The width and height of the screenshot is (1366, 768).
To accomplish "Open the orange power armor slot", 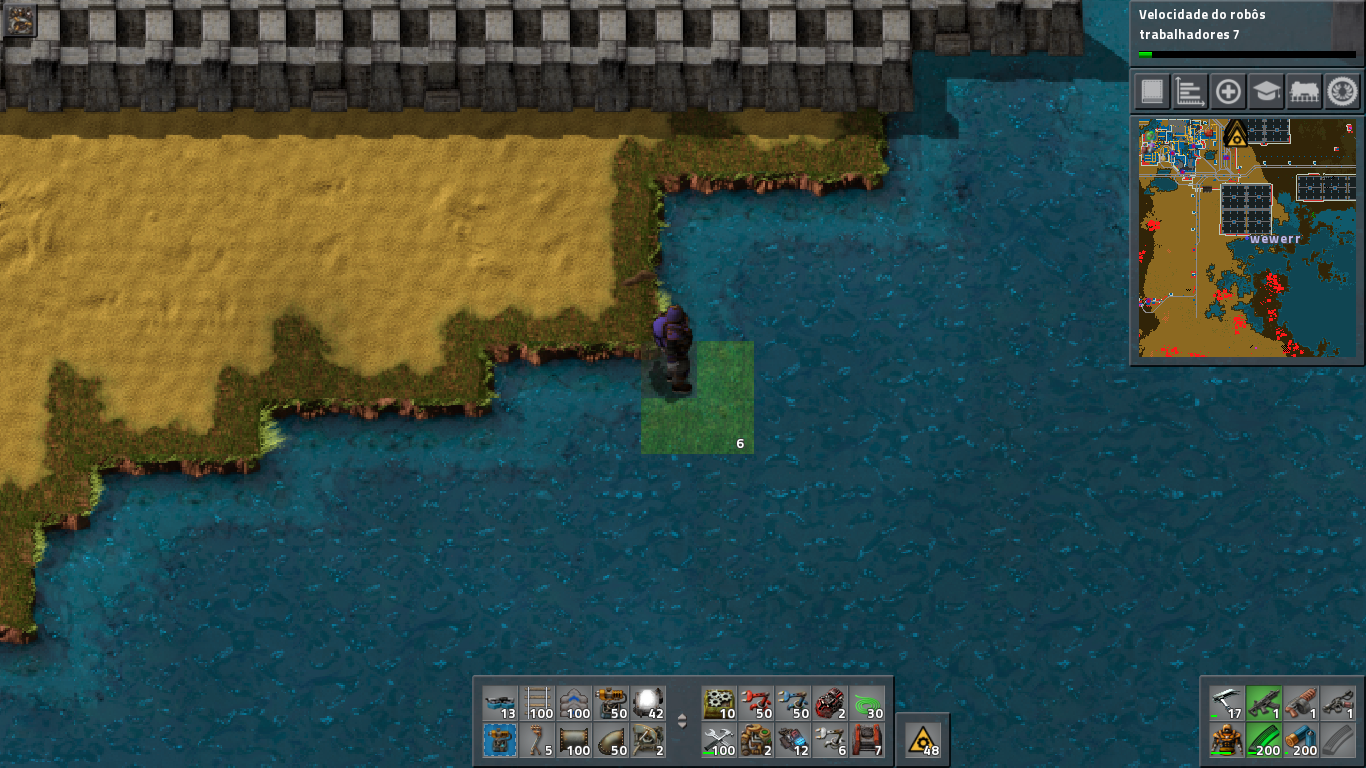I will point(1227,741).
